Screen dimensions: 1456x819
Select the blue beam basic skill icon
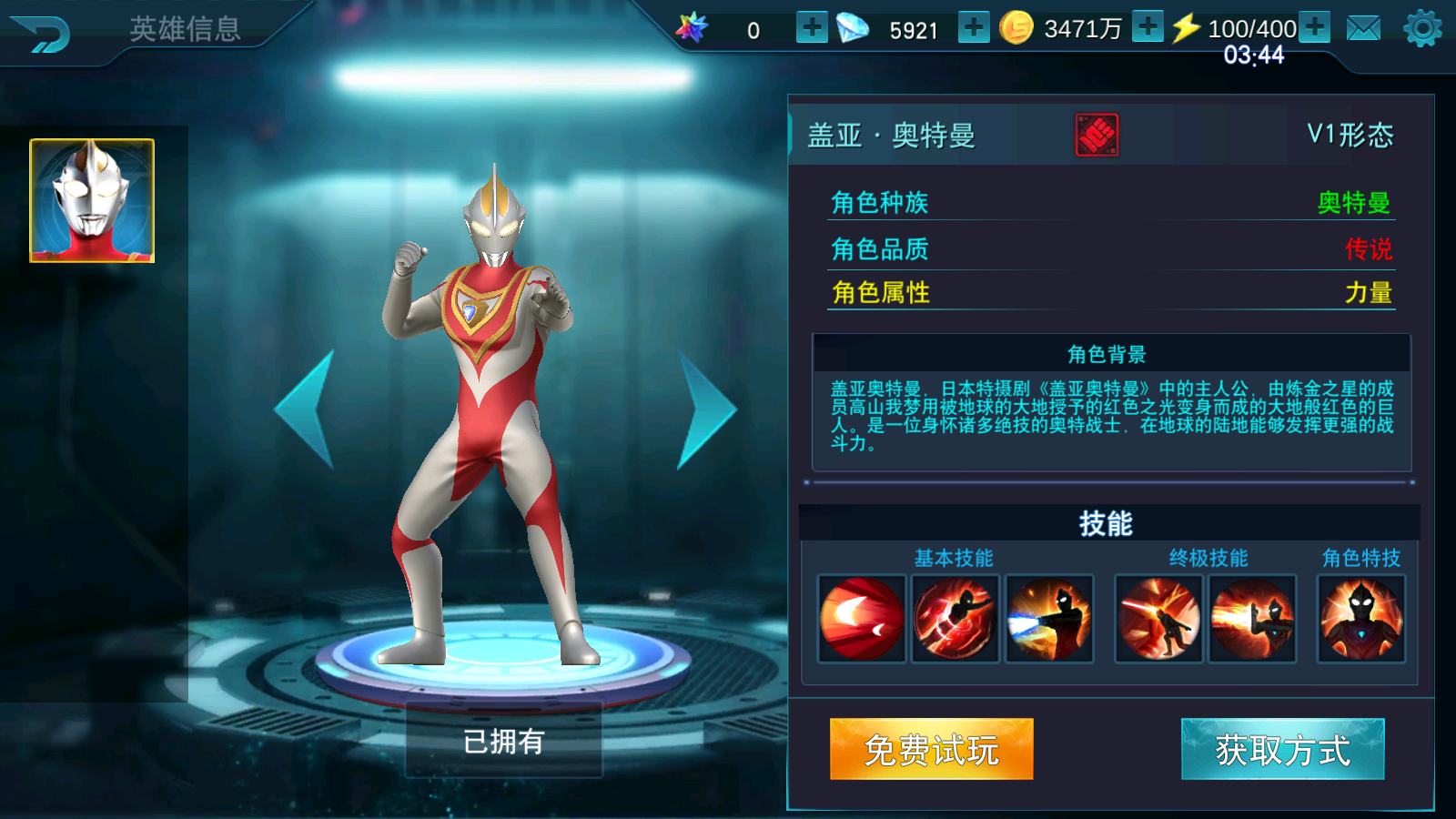point(1050,618)
